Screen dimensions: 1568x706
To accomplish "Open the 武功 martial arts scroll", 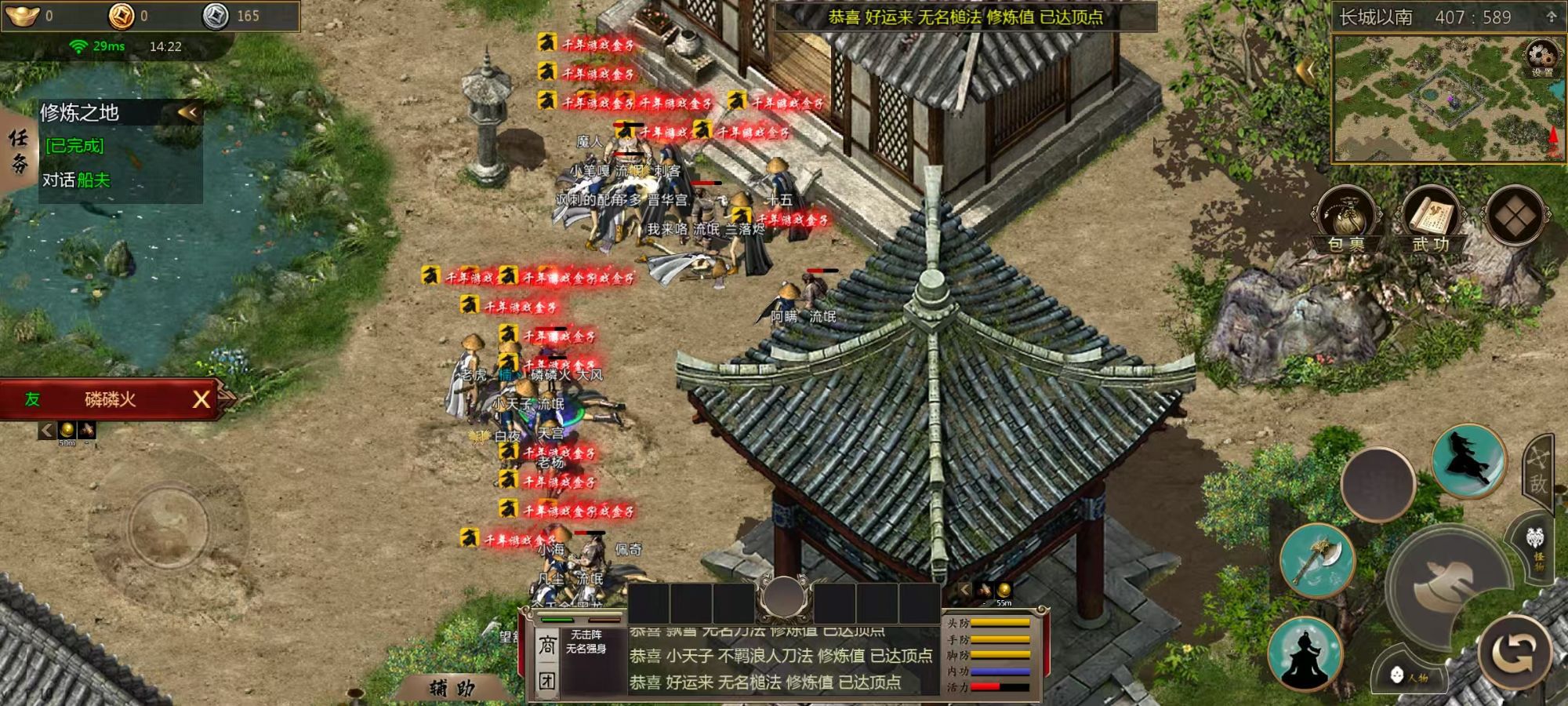I will [x=1431, y=218].
